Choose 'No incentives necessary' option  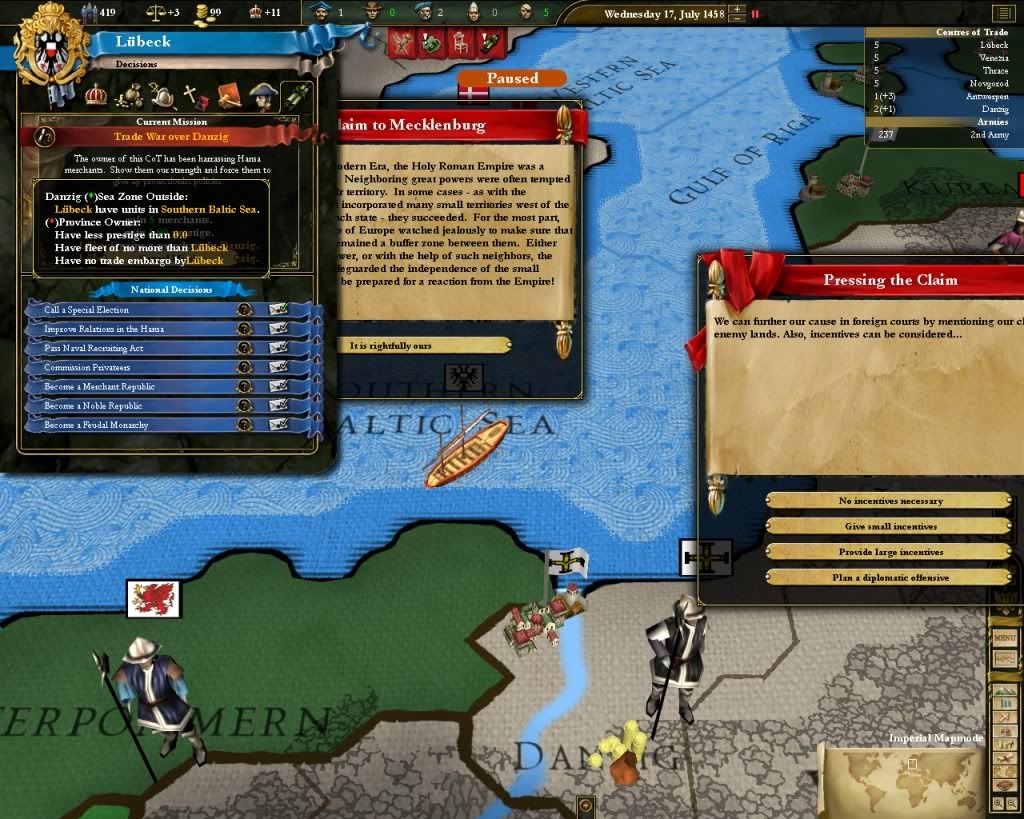tap(890, 501)
